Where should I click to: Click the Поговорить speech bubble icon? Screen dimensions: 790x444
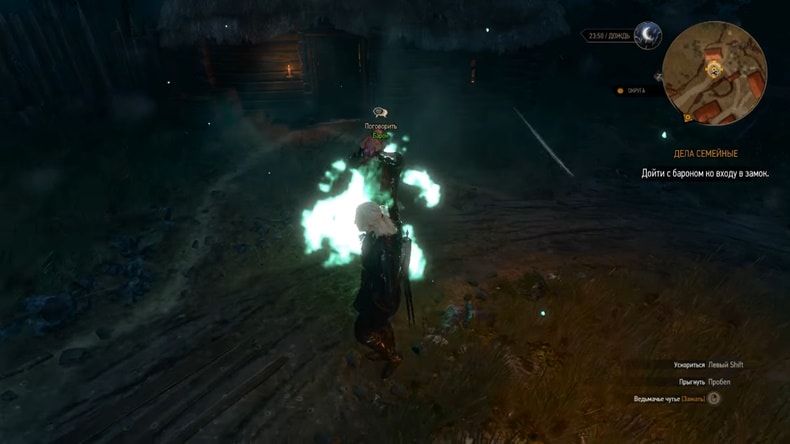(x=380, y=113)
